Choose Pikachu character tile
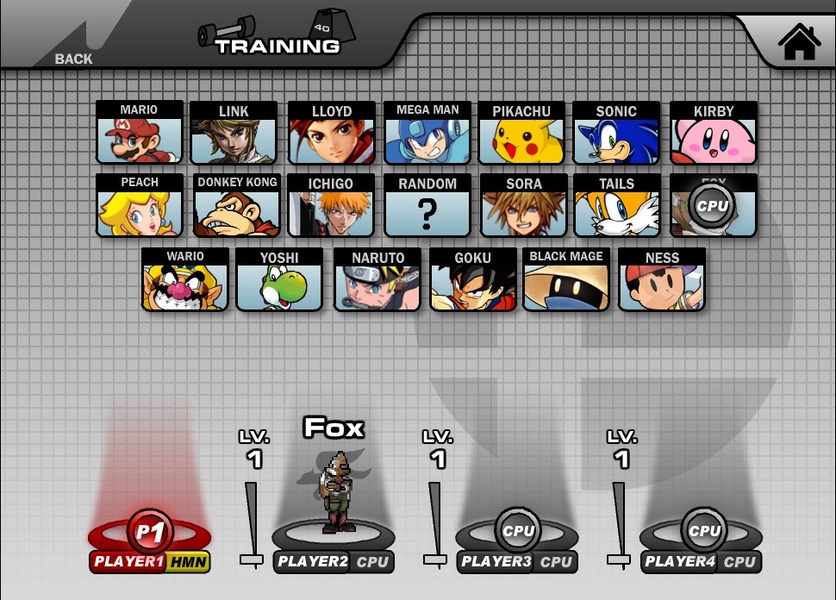836x600 pixels. tap(523, 132)
